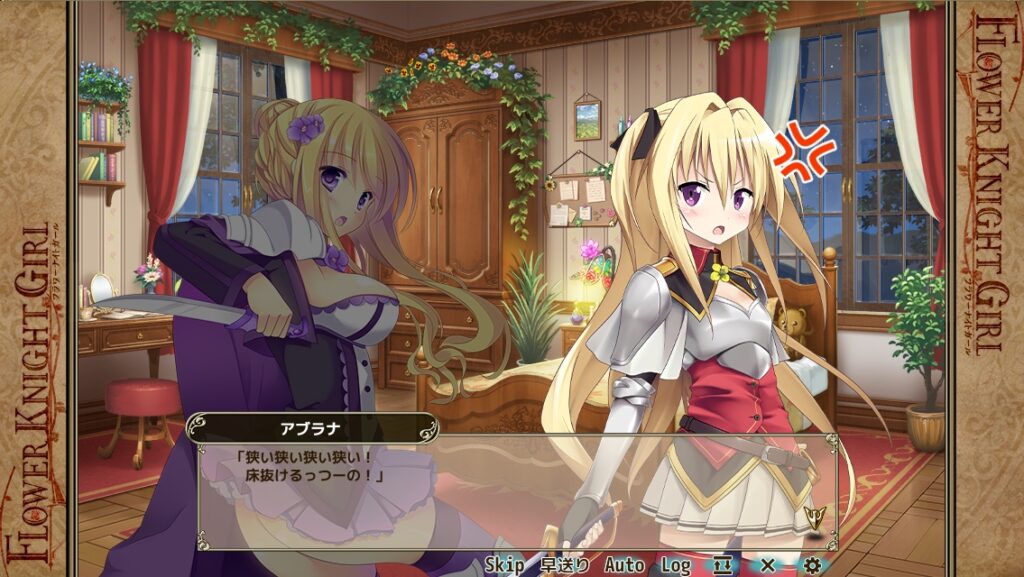Activate the 早送り fast-forward option

565,565
